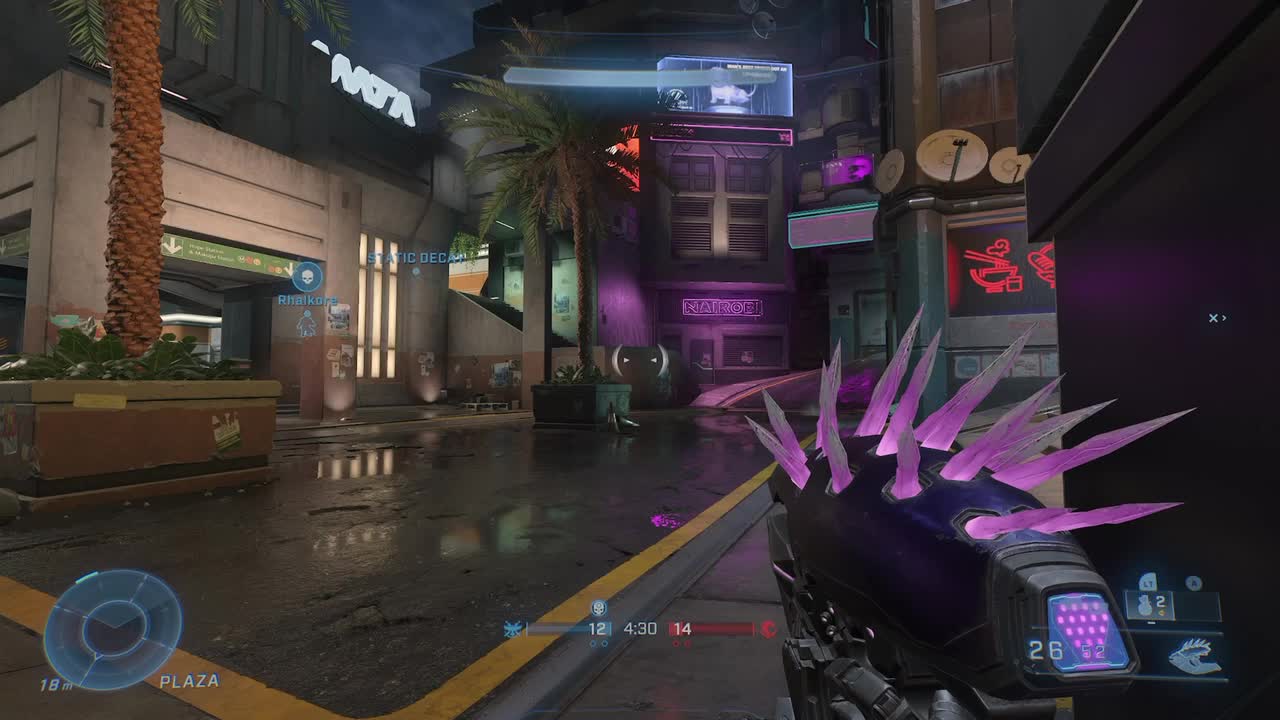Toggle the first blue round indicator dot
This screenshot has height=720, width=1280.
pos(592,643)
